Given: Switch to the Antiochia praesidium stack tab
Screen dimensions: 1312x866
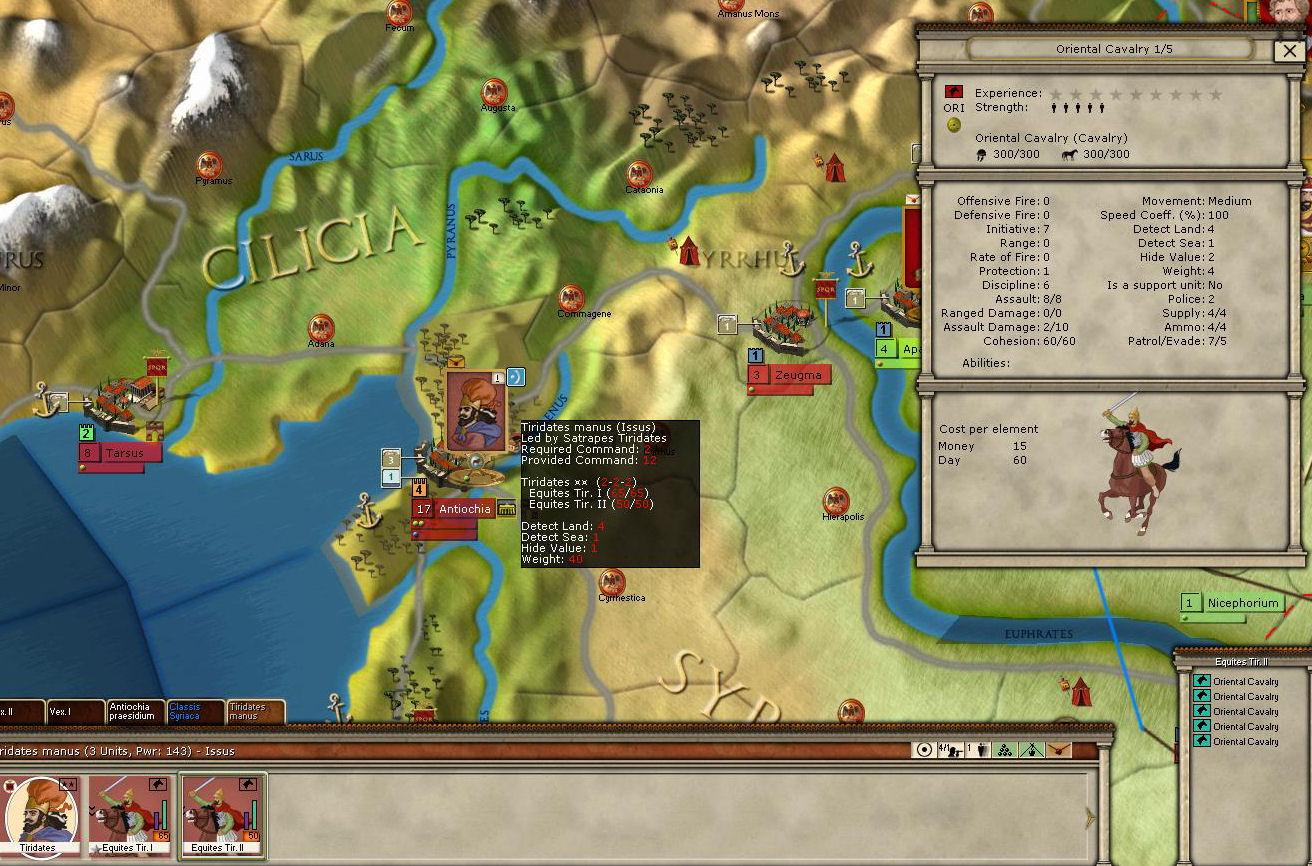Looking at the screenshot, I should [135, 711].
